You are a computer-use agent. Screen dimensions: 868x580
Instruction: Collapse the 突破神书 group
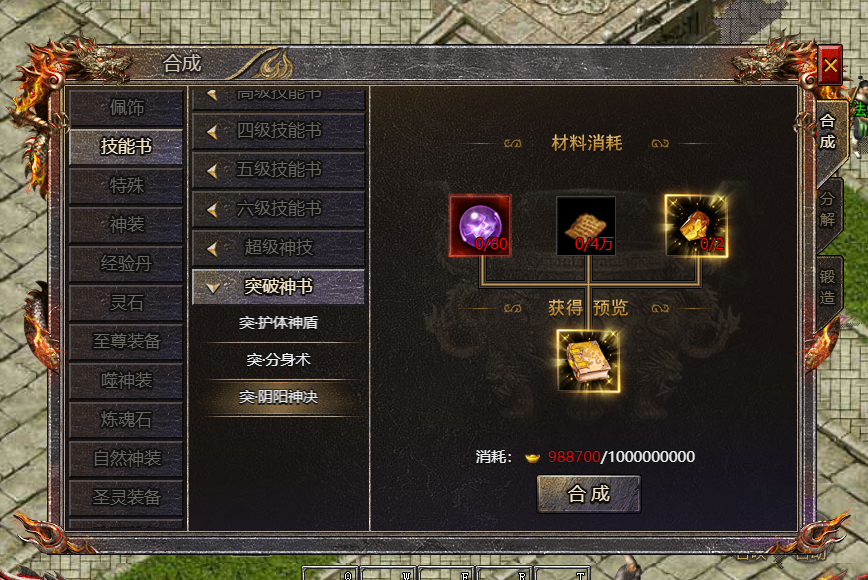pyautogui.click(x=278, y=287)
